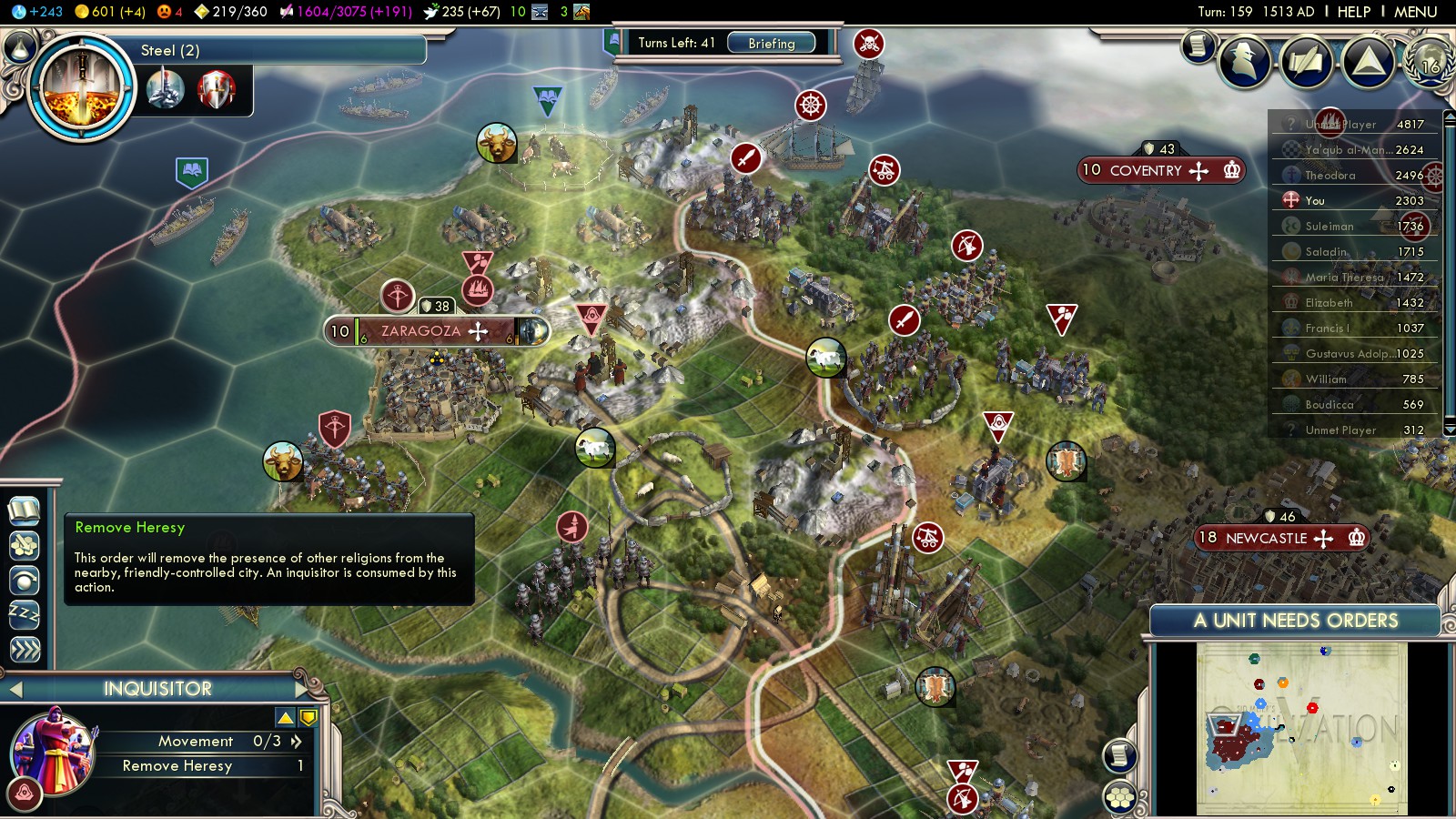Open the World Congress globe icon
The height and width of the screenshot is (819, 1456).
tap(1430, 60)
